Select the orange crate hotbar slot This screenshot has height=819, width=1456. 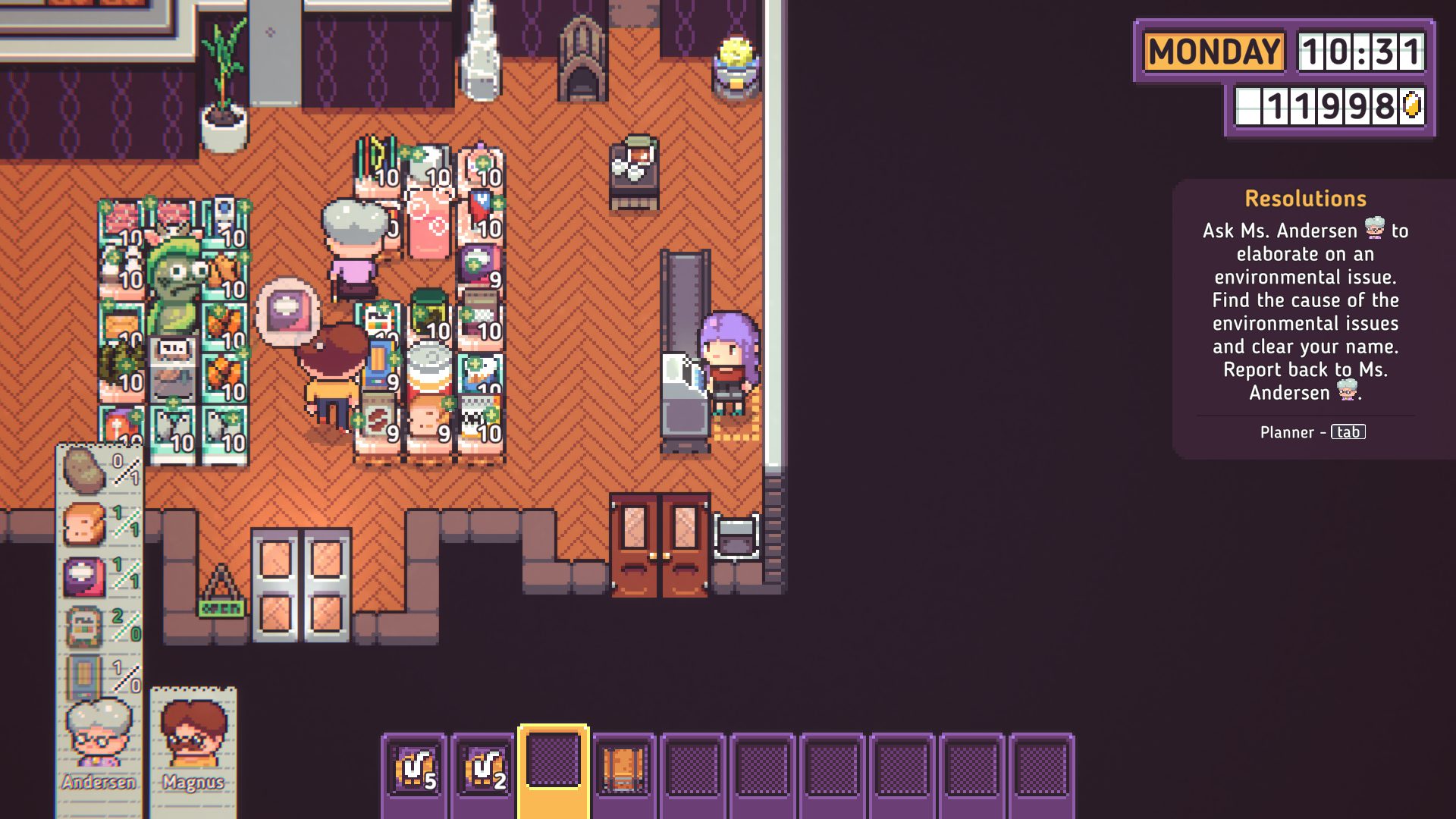[x=623, y=769]
